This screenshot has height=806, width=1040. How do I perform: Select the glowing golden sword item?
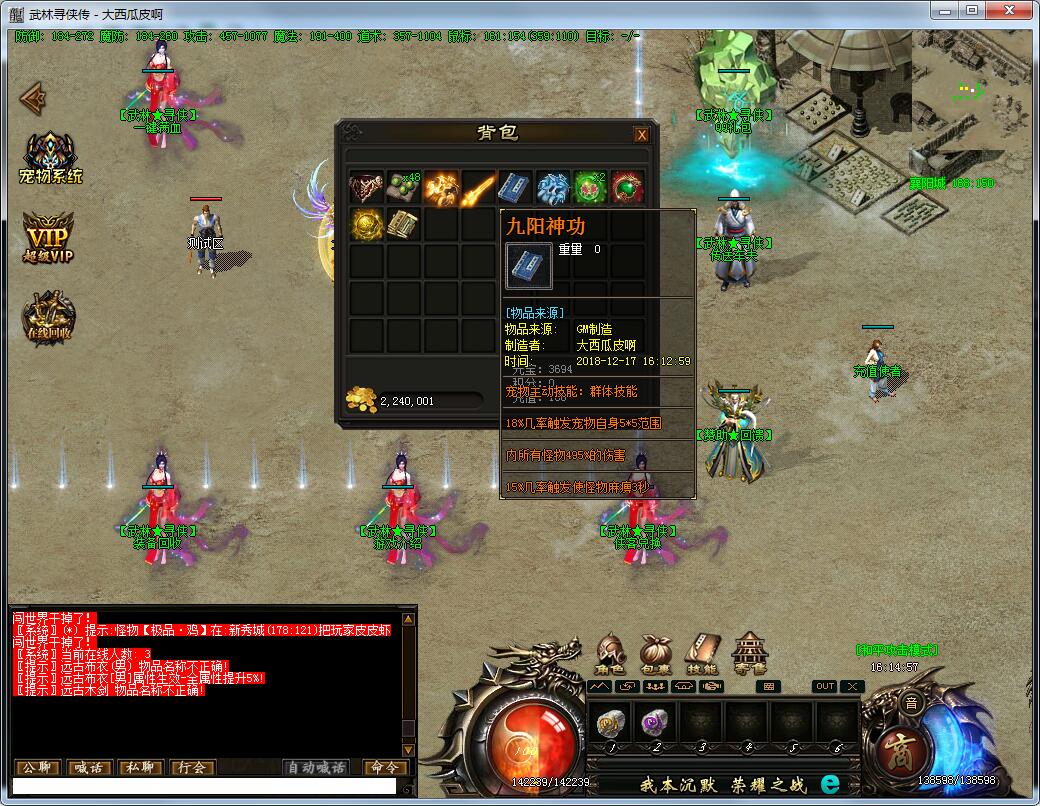[479, 187]
